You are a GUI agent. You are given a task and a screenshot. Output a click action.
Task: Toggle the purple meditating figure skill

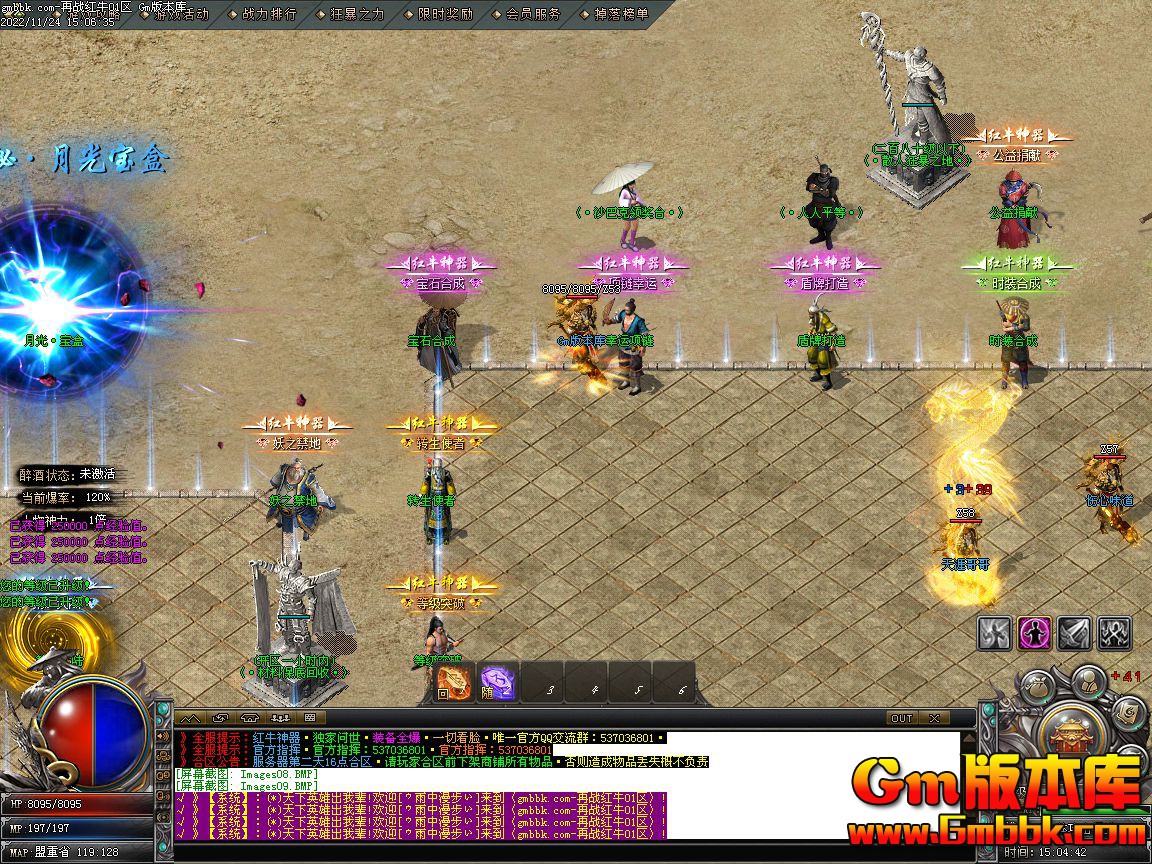pyautogui.click(x=1035, y=632)
